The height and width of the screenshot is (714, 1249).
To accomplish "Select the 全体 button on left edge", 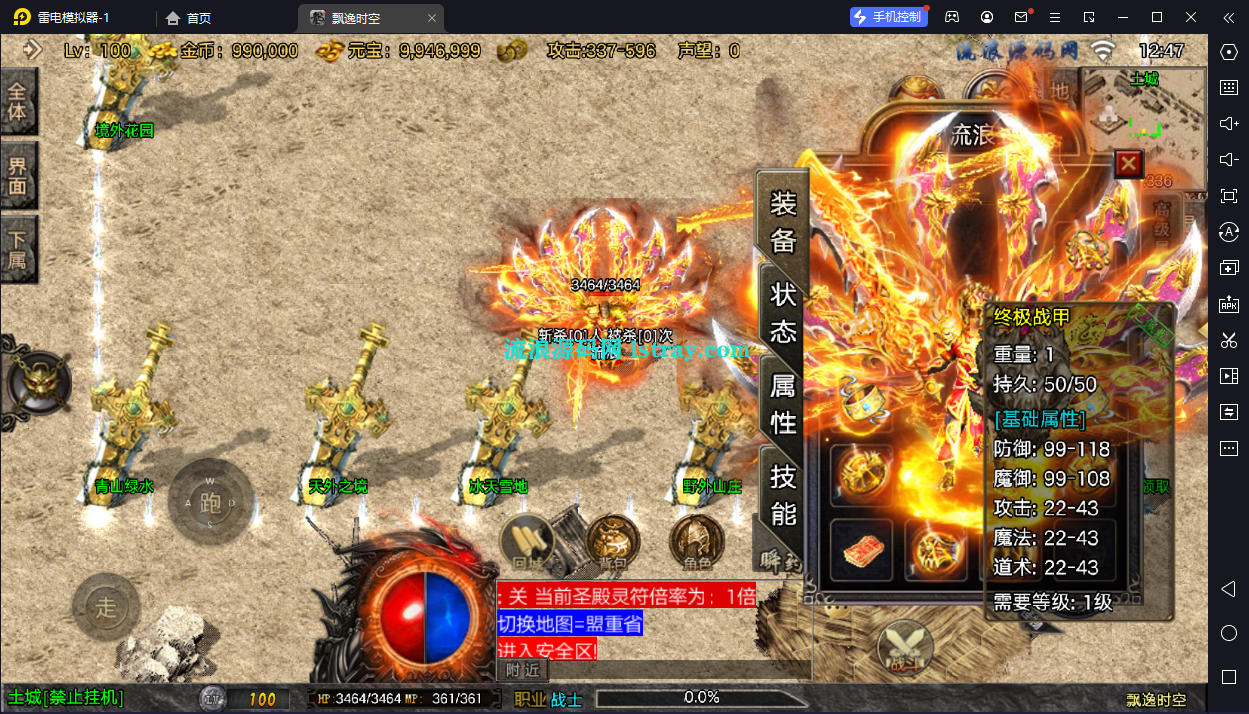I will 18,102.
